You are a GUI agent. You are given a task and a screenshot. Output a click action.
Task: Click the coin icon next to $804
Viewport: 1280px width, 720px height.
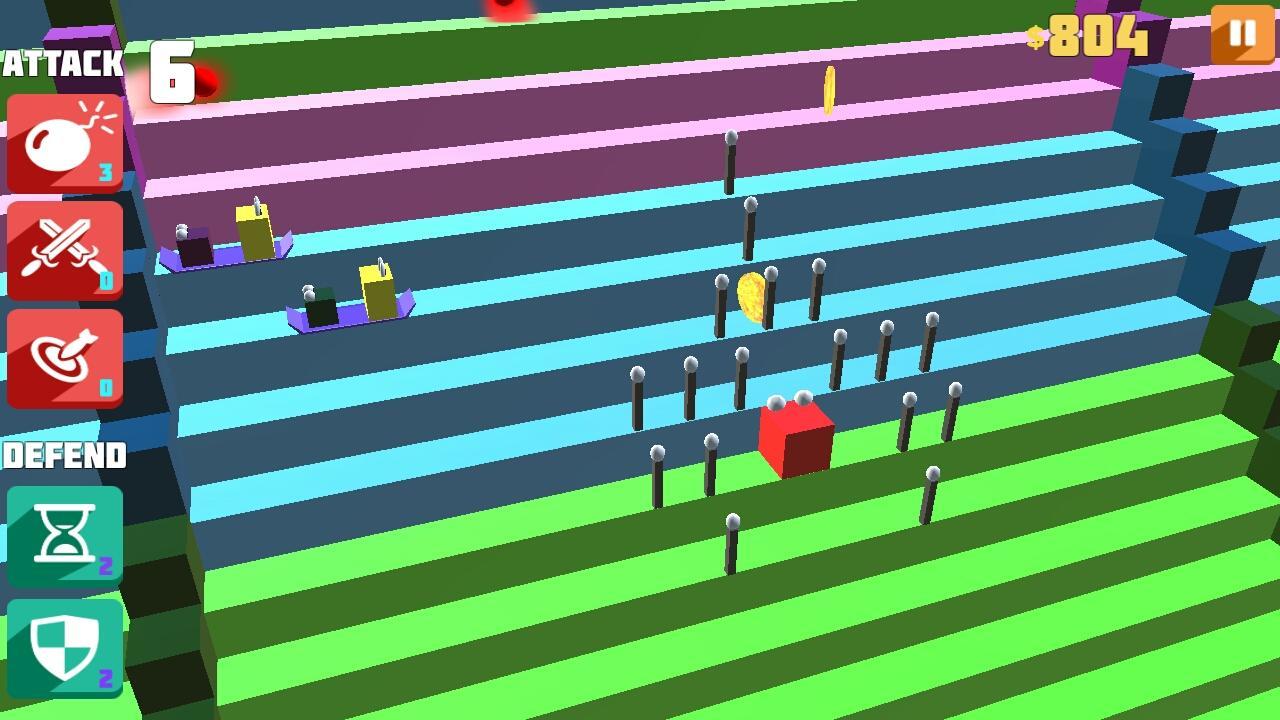click(x=1034, y=37)
